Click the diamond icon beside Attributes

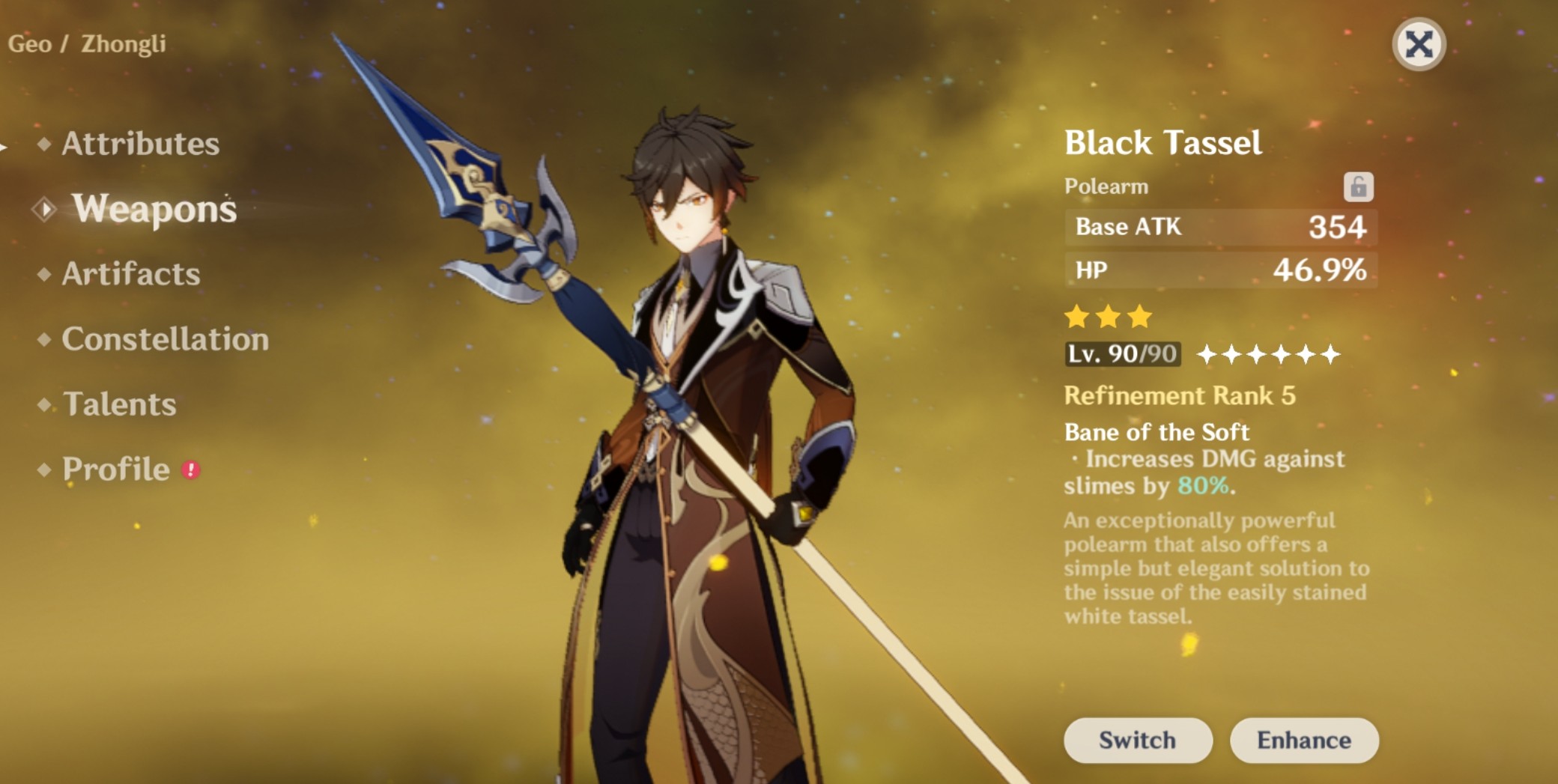click(x=45, y=144)
